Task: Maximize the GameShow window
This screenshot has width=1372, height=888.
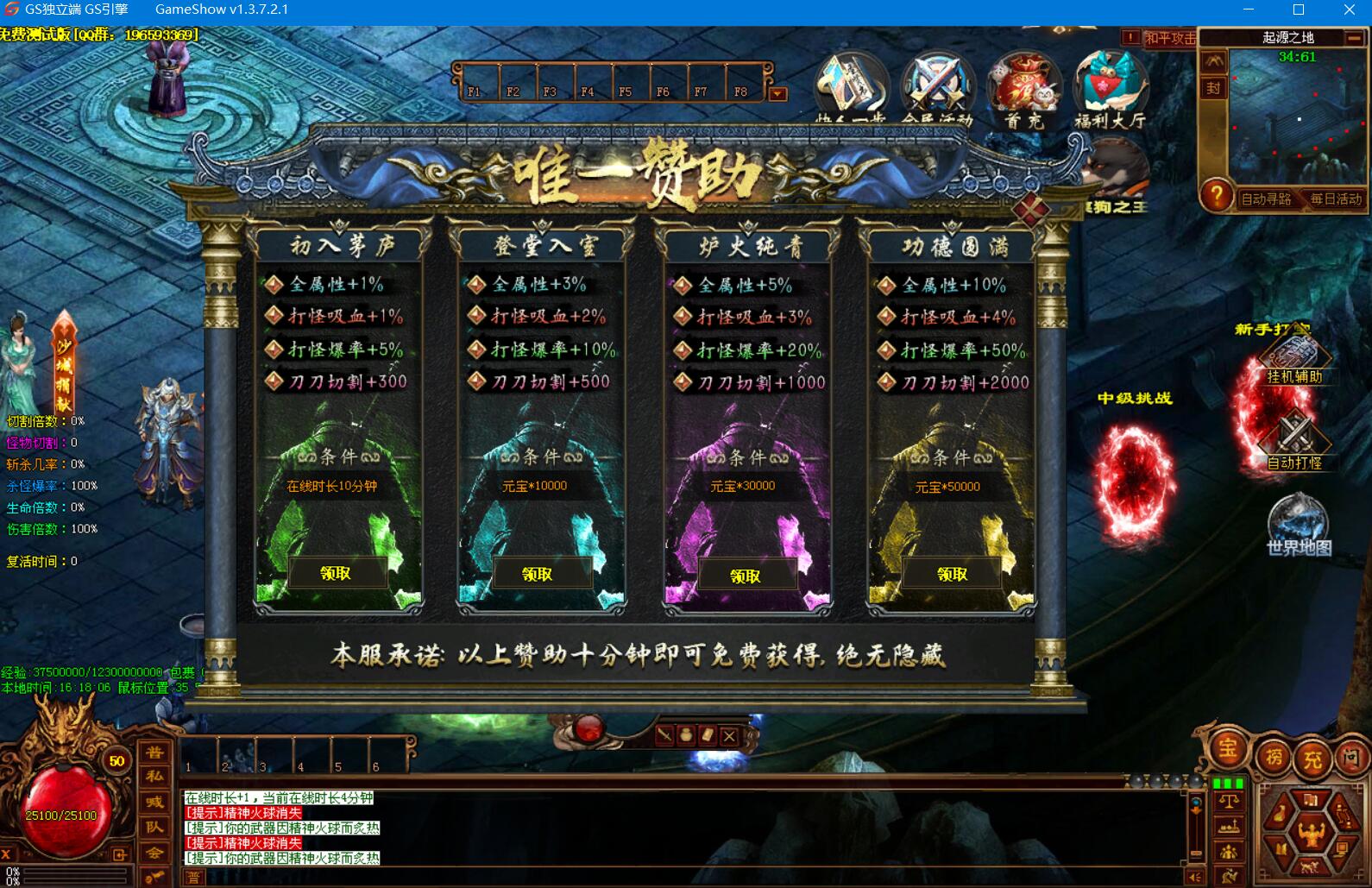Action: click(x=1299, y=10)
